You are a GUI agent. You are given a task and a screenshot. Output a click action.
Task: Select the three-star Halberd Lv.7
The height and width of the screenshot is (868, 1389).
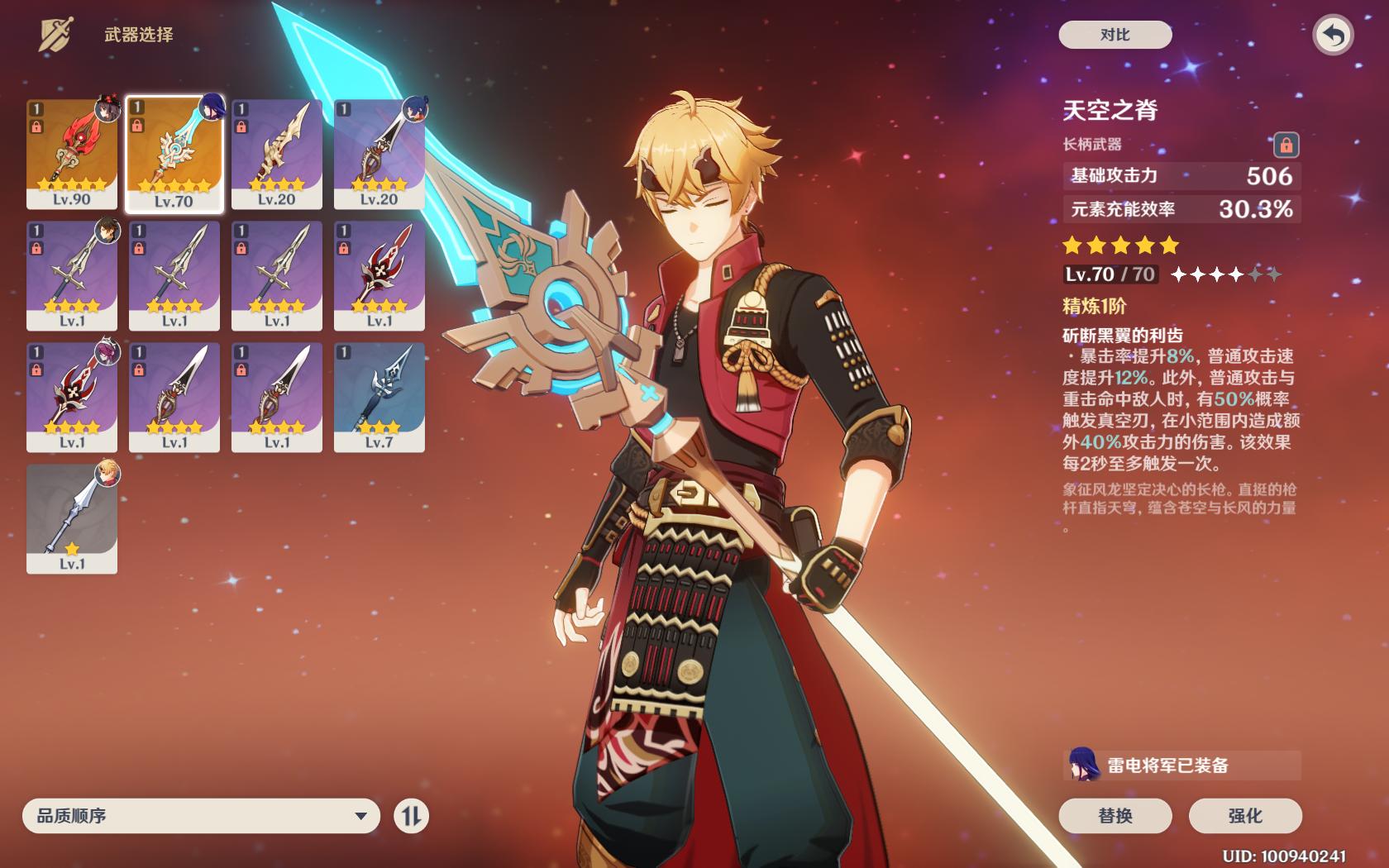tap(379, 397)
